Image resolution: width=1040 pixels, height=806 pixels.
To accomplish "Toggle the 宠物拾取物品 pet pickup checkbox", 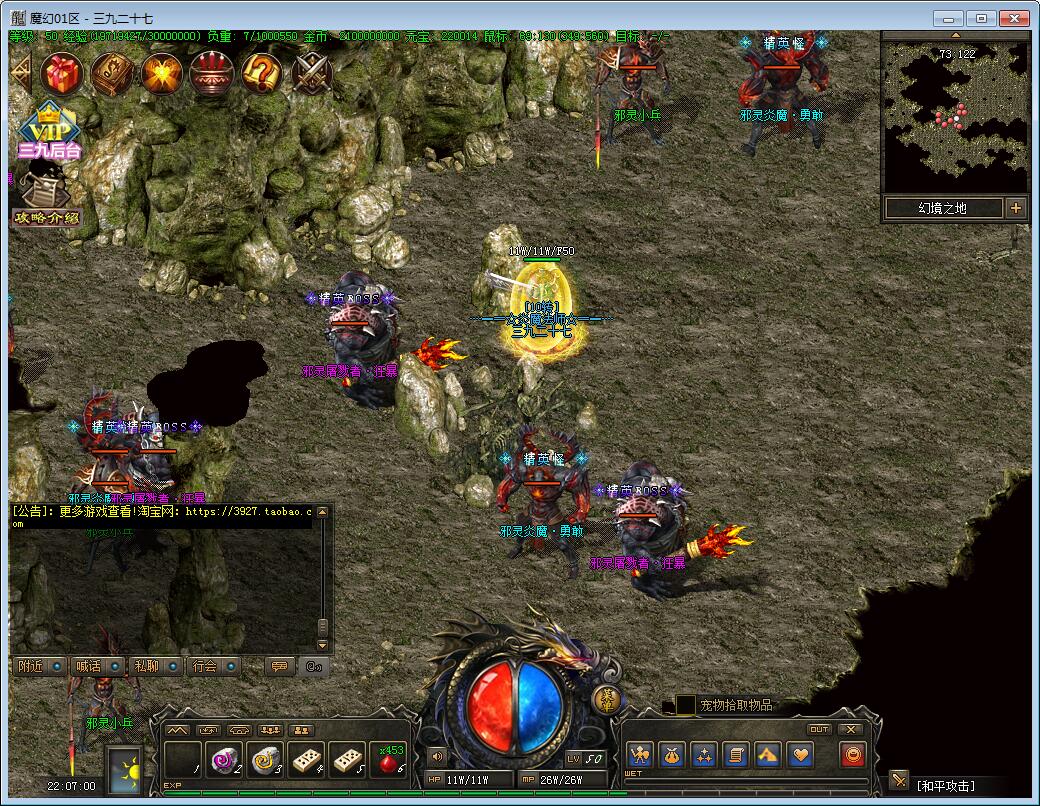I will (x=685, y=705).
